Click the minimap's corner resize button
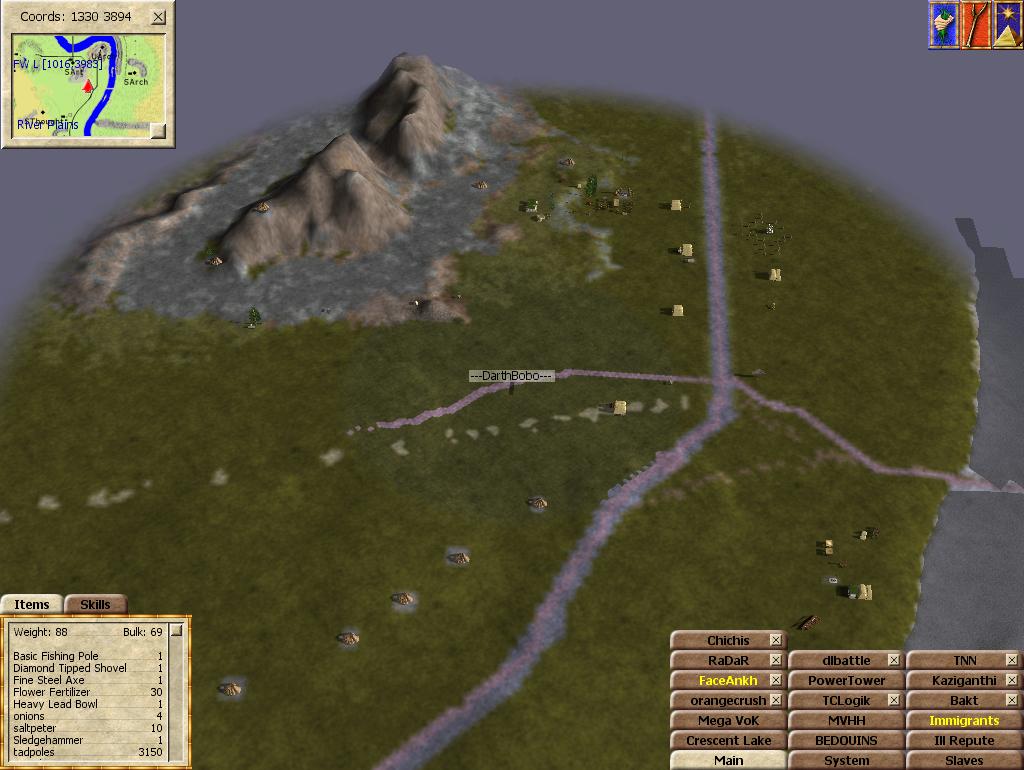This screenshot has width=1024, height=770. 157,129
